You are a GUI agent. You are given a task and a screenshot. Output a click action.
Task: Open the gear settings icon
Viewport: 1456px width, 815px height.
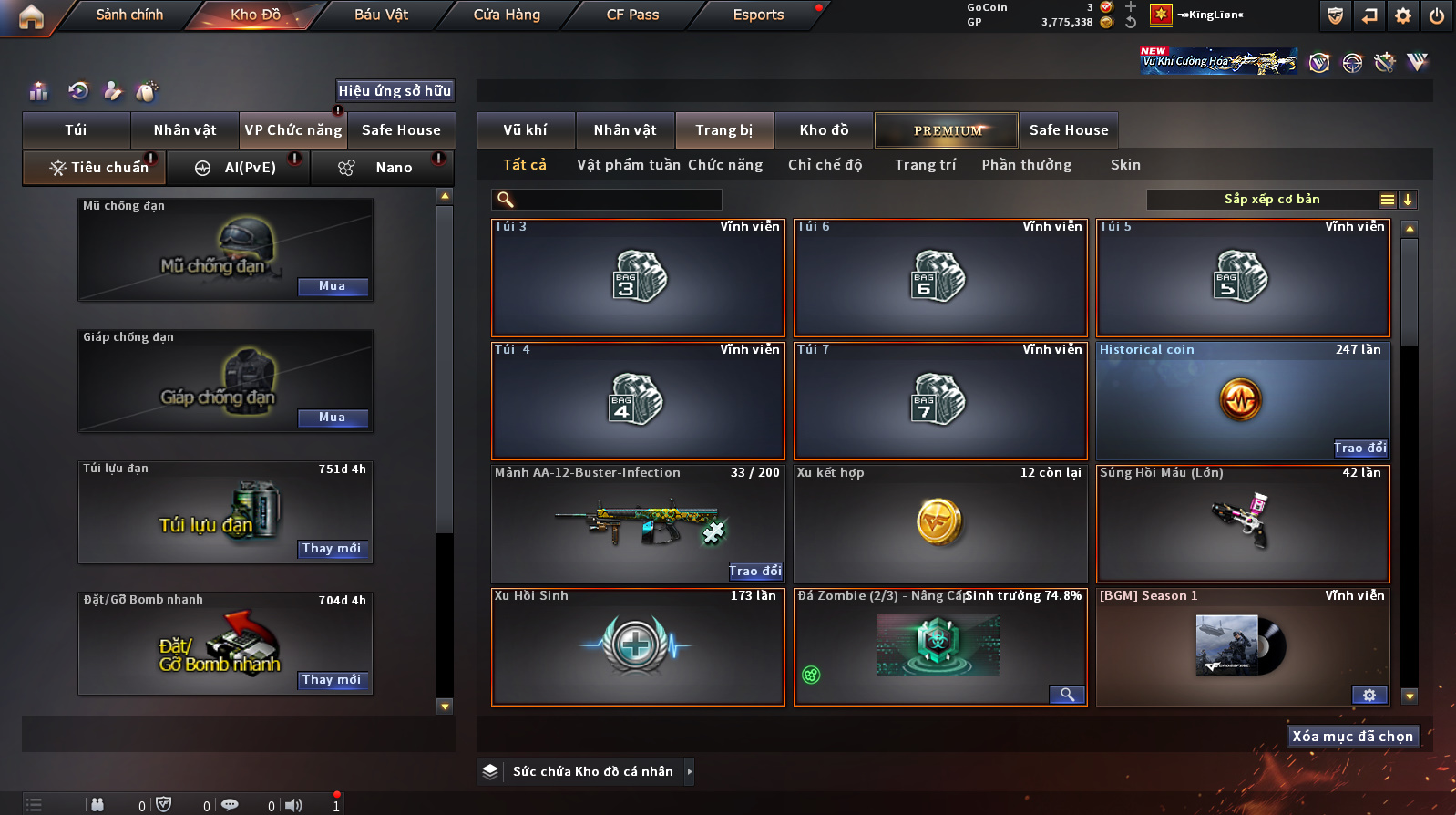1403,15
